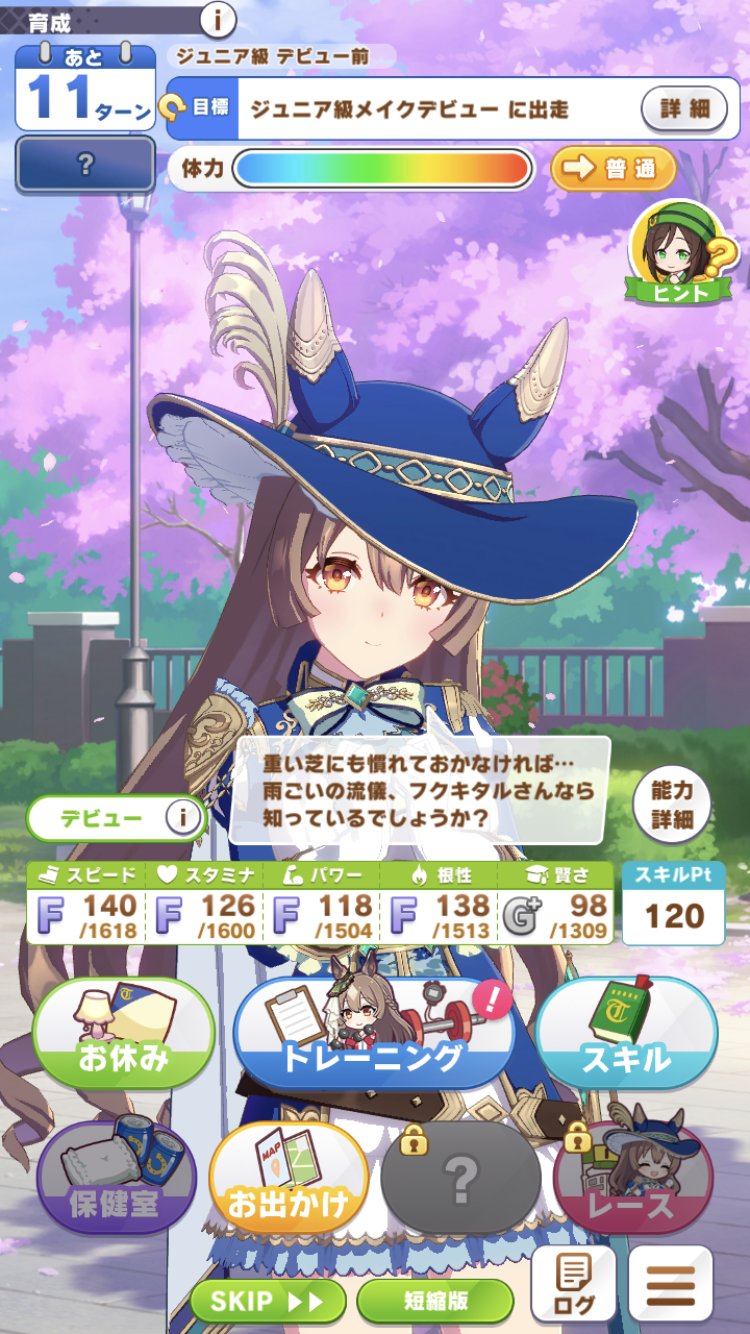
Task: Open the デビュー info pill
Action: tap(116, 819)
